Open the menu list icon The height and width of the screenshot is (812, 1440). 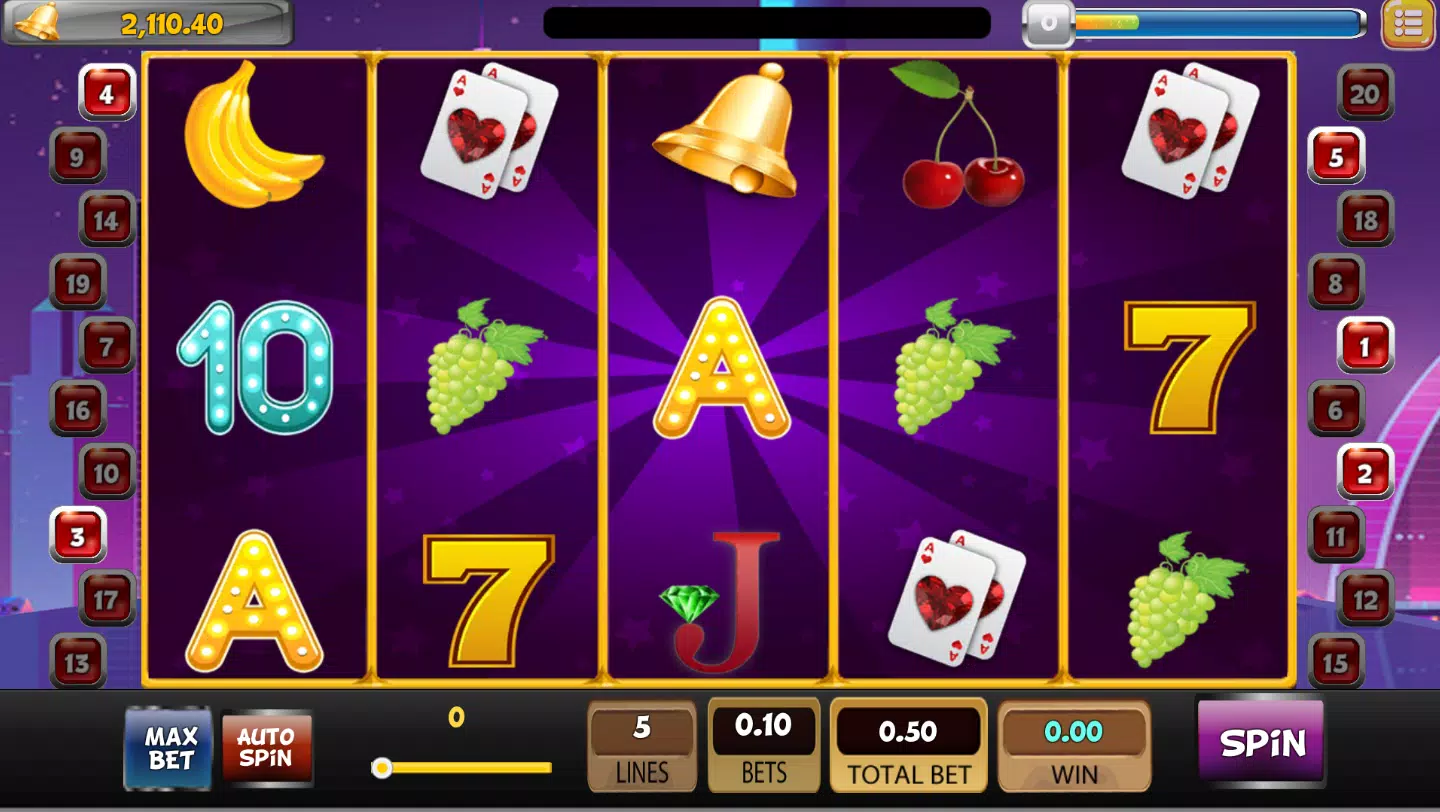tap(1407, 24)
